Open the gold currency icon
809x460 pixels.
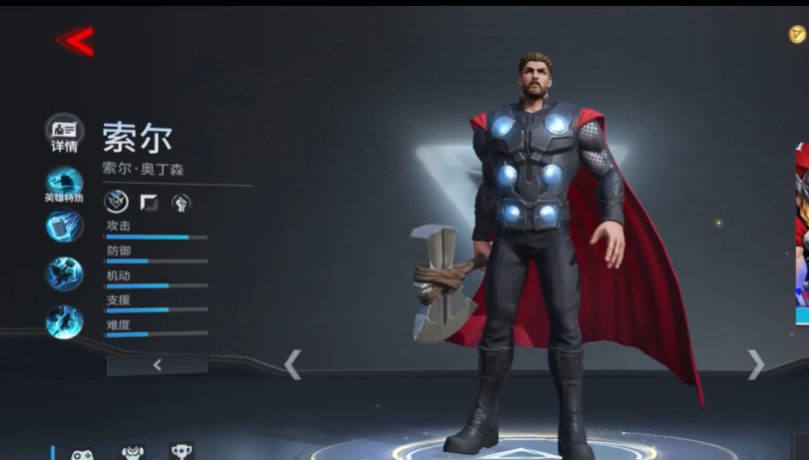click(x=797, y=35)
